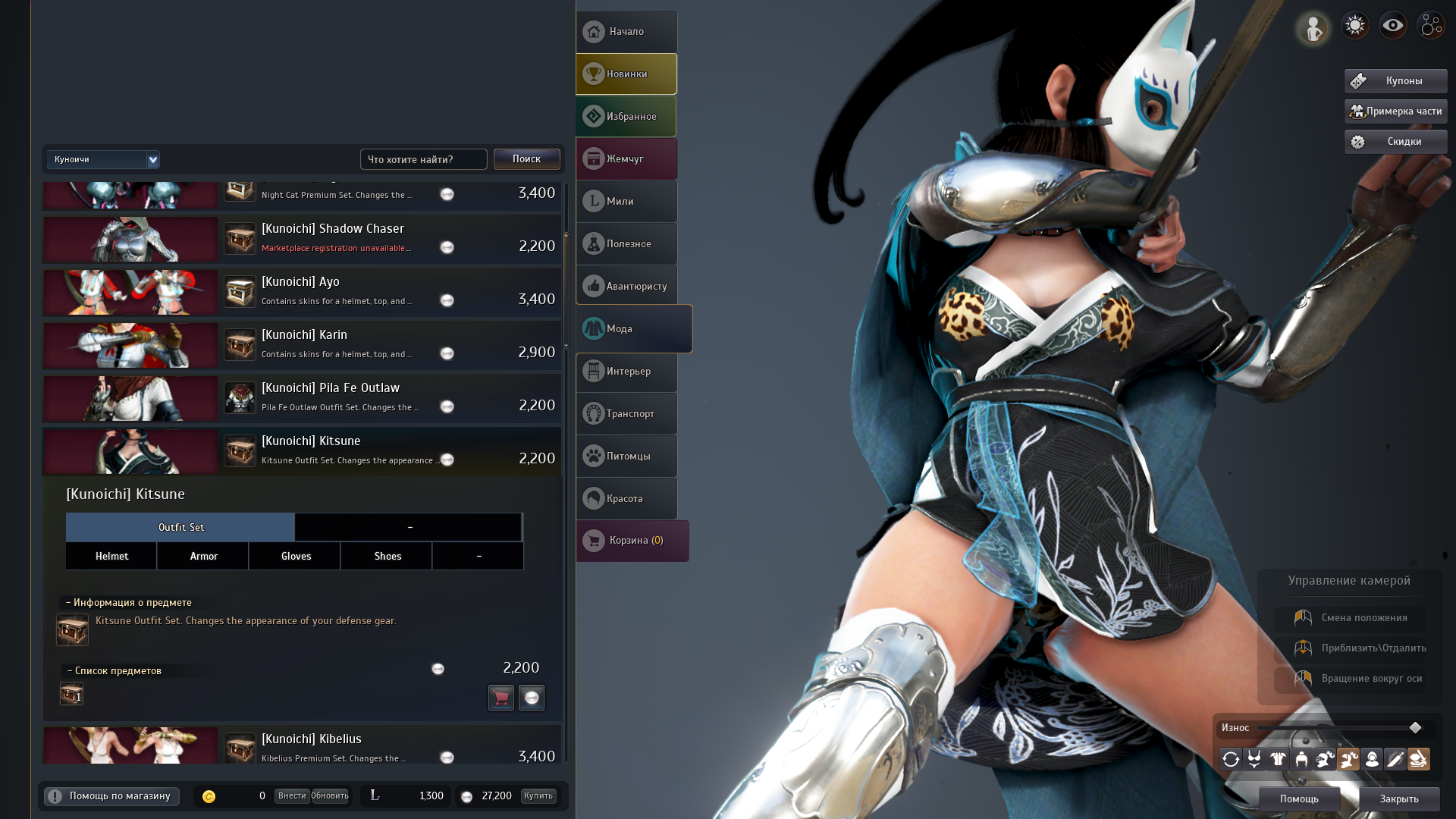
Task: Switch to the Новинки tab
Action: tap(626, 74)
